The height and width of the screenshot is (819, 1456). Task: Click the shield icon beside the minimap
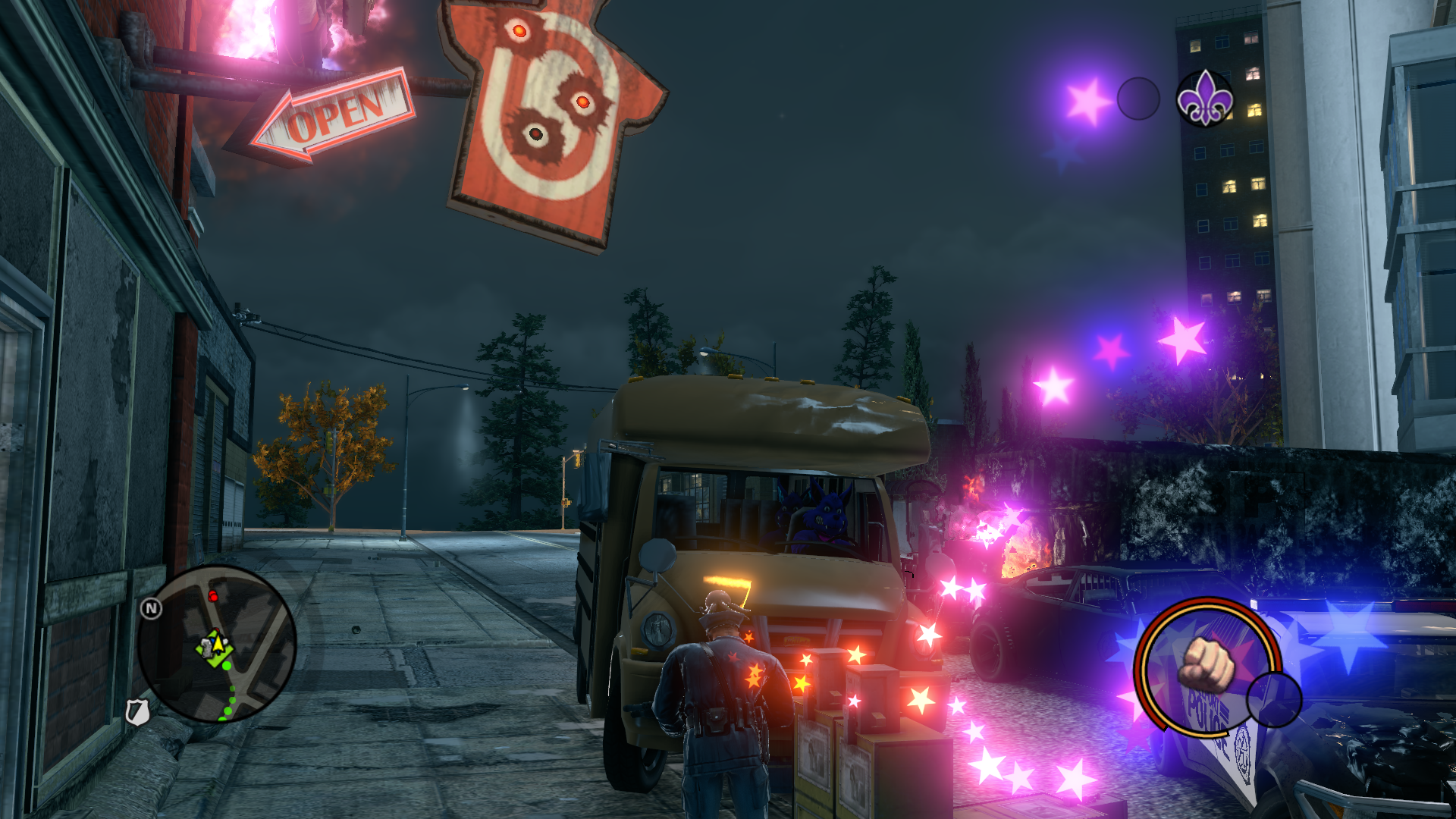[136, 712]
